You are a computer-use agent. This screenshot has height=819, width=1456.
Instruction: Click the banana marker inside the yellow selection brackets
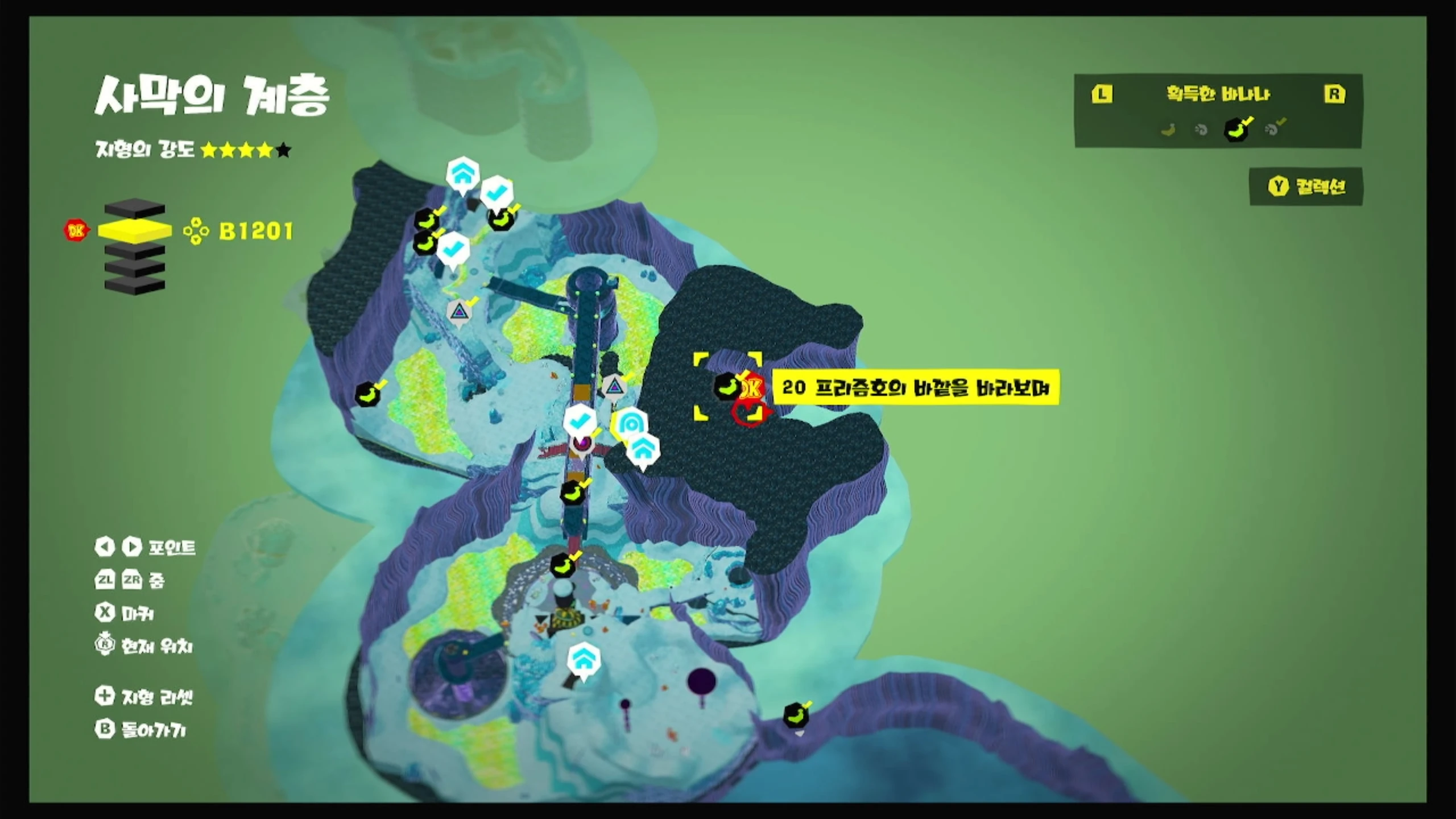[727, 386]
